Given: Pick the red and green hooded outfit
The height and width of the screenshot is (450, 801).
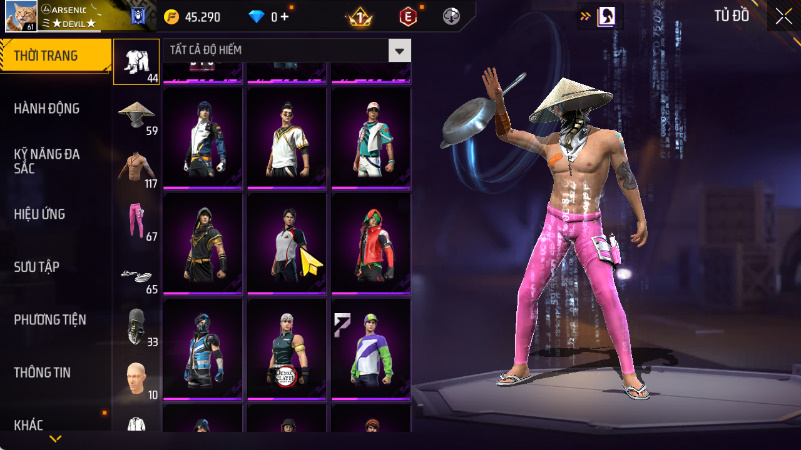Looking at the screenshot, I should 370,243.
